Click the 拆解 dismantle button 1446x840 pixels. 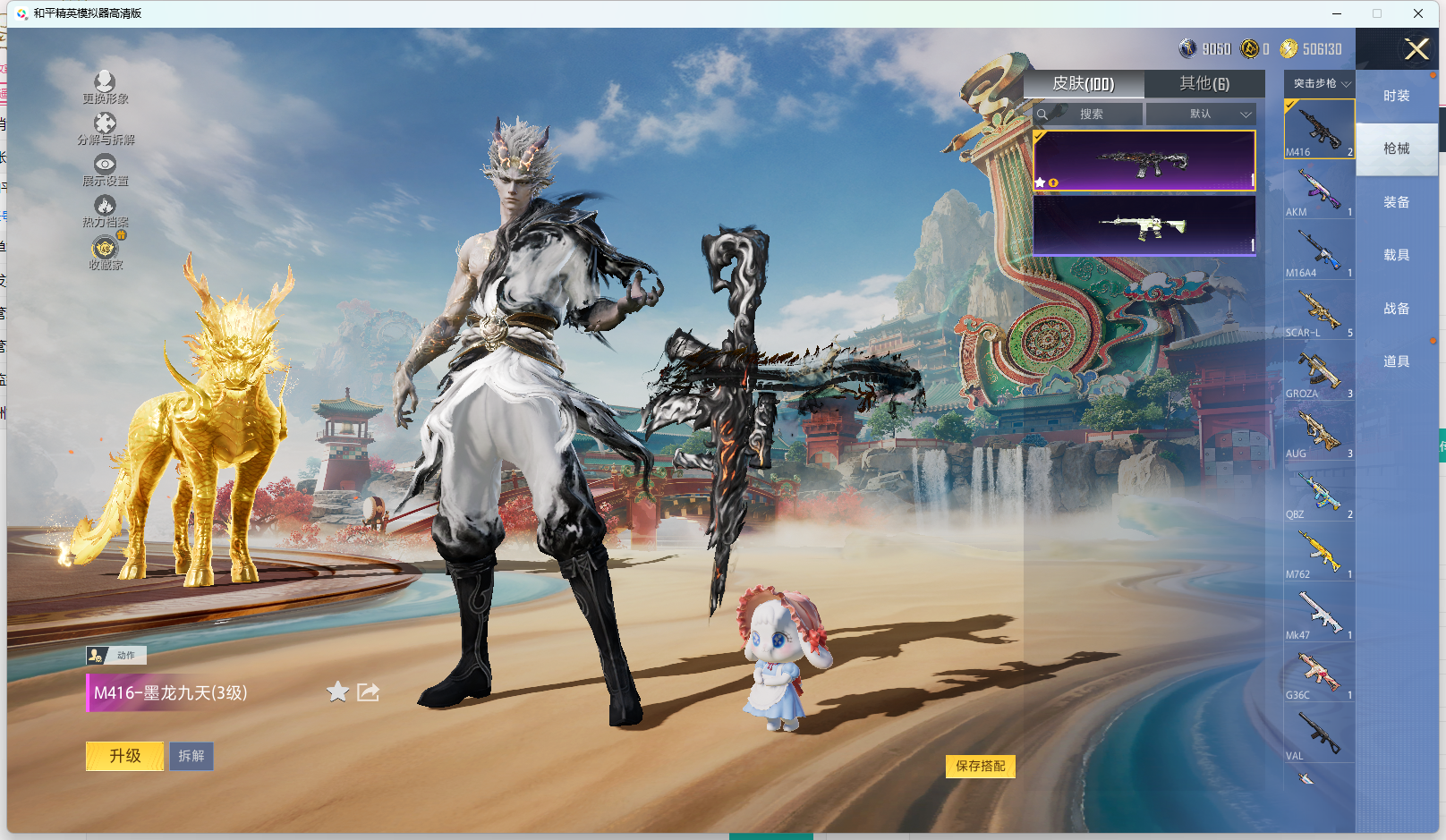point(191,756)
